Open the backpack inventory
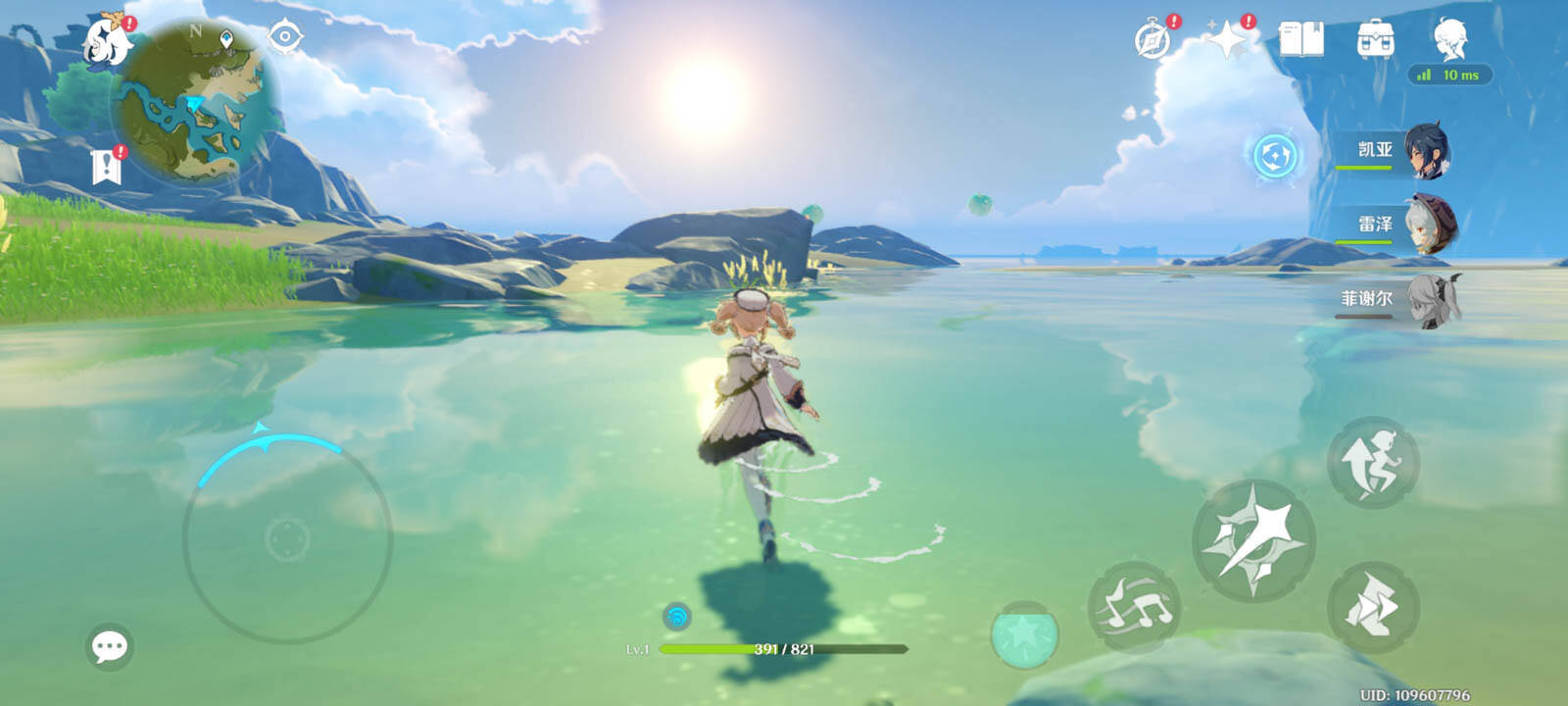The width and height of the screenshot is (1568, 706). [x=1376, y=40]
